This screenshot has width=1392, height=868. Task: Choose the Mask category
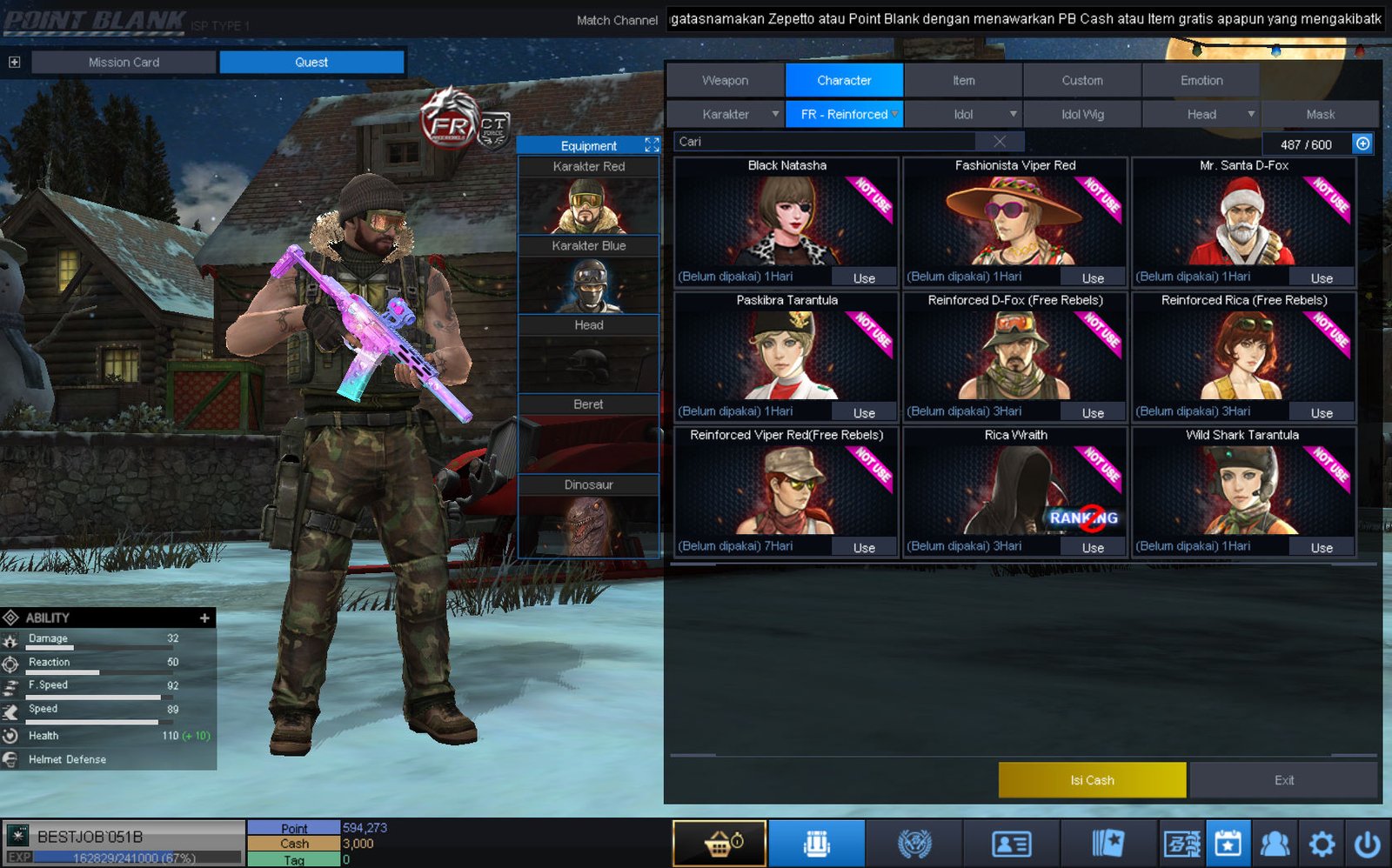(x=1320, y=114)
